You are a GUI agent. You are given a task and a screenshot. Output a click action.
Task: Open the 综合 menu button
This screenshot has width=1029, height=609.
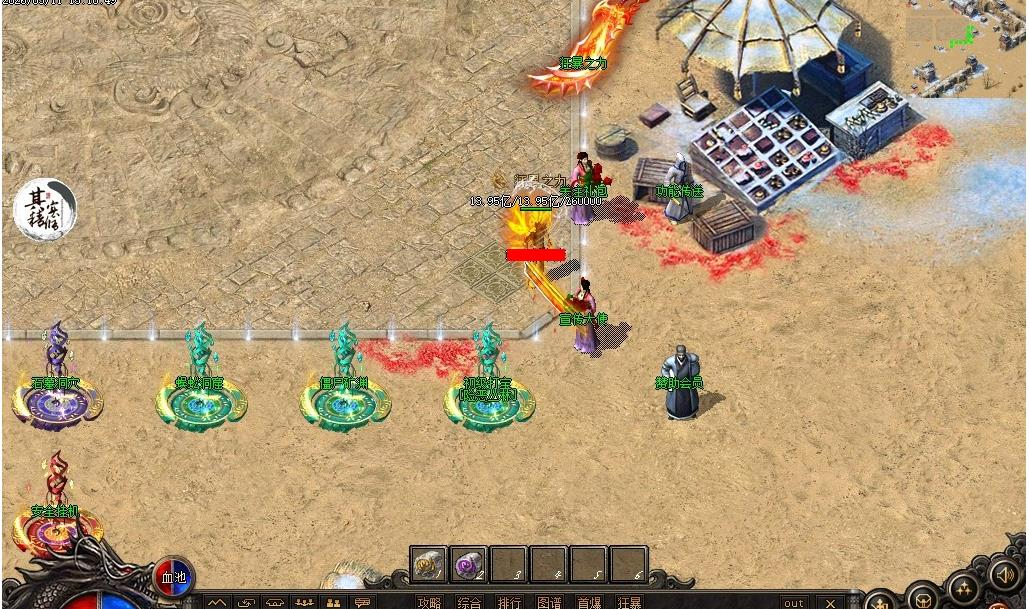469,602
